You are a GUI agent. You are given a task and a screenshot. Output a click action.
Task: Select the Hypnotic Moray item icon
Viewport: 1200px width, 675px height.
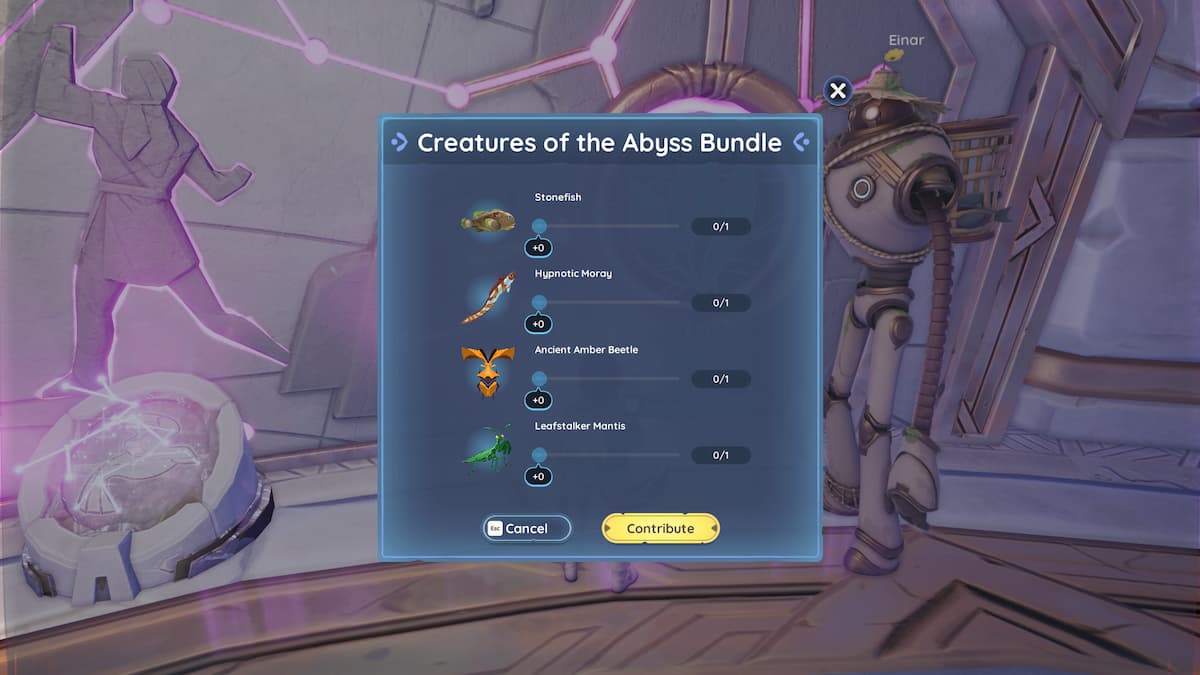pyautogui.click(x=488, y=297)
